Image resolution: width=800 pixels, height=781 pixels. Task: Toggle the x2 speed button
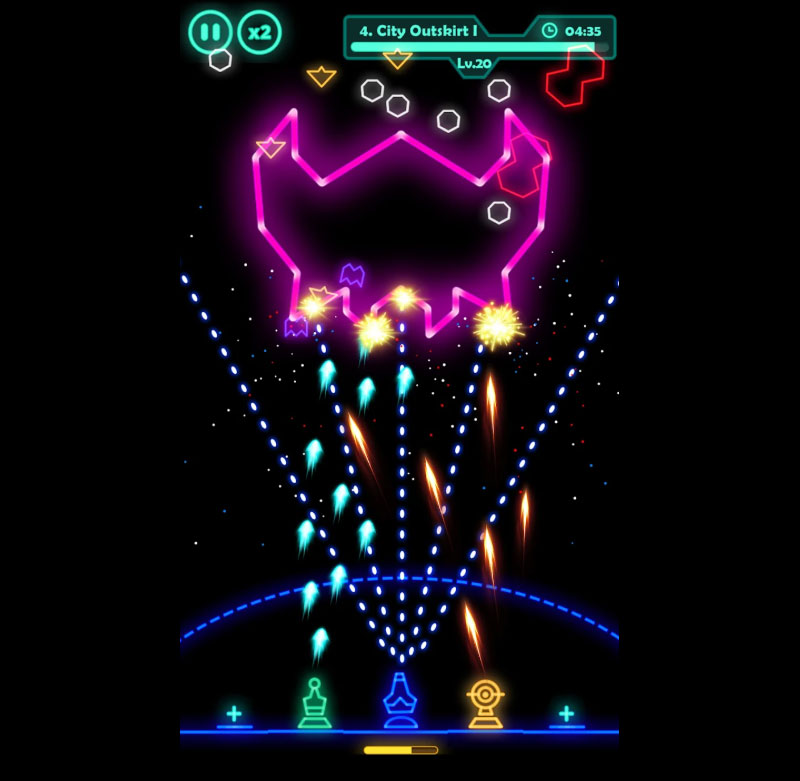260,32
